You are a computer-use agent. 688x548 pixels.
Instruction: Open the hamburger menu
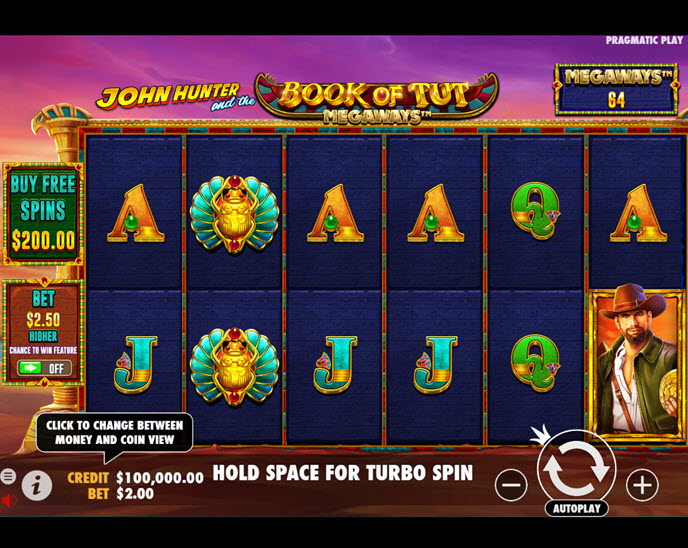(x=8, y=477)
